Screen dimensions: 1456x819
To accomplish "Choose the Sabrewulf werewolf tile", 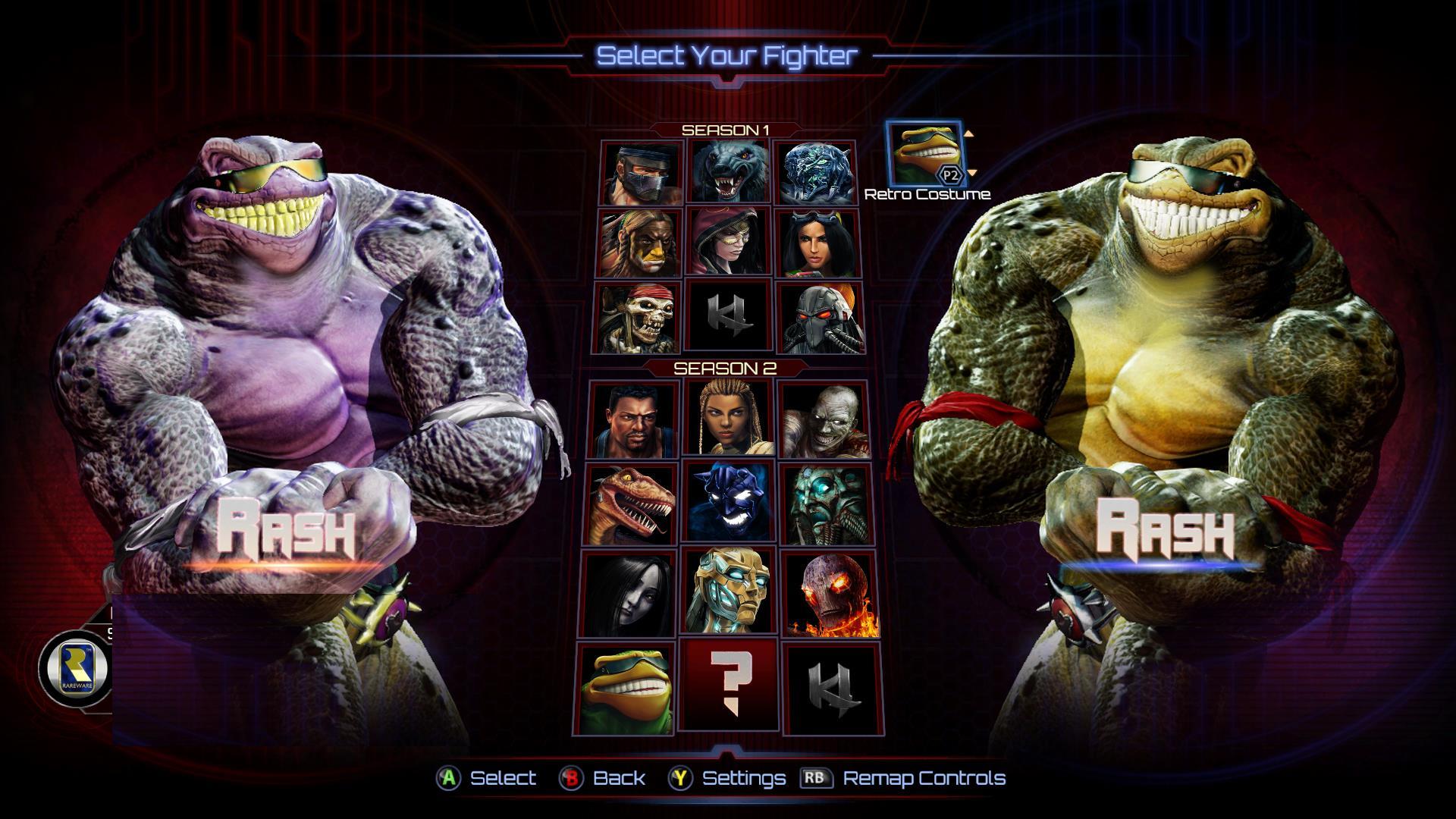I will (729, 173).
